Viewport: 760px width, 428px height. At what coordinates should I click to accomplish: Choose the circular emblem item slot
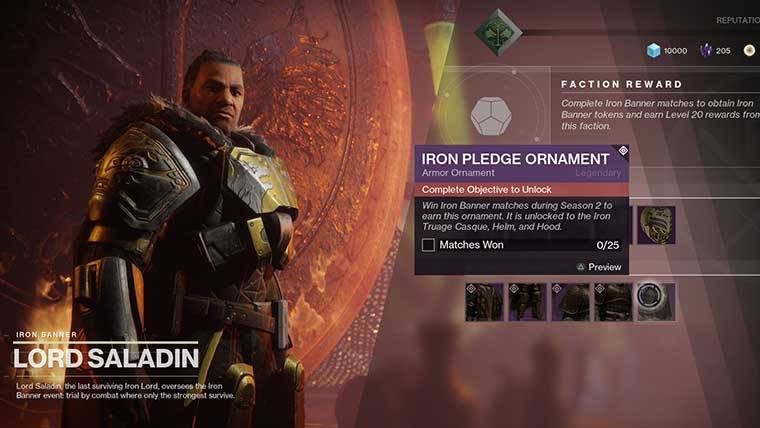[656, 302]
